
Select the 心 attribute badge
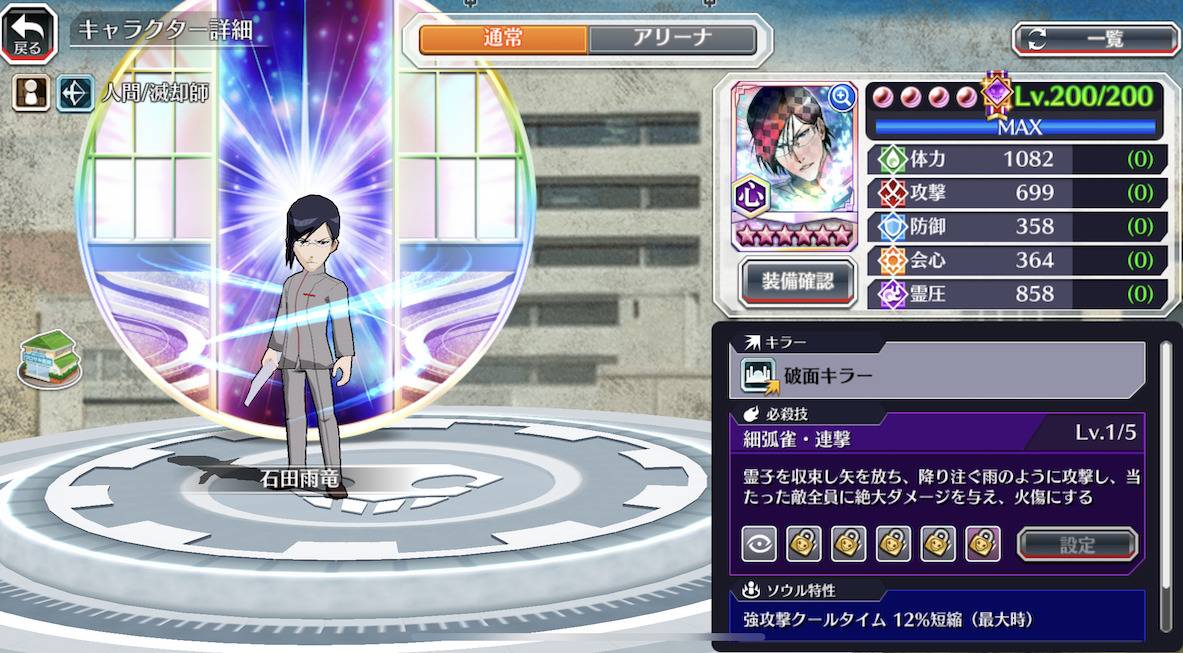point(753,194)
